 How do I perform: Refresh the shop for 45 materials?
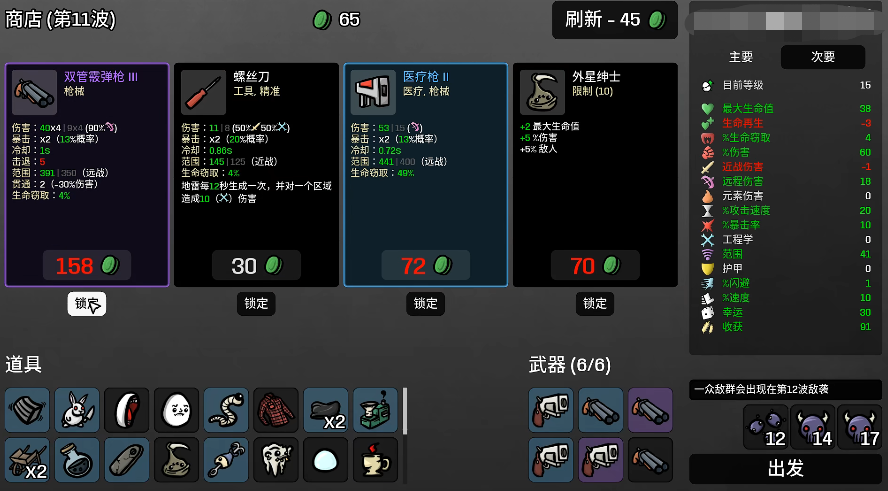tap(615, 20)
